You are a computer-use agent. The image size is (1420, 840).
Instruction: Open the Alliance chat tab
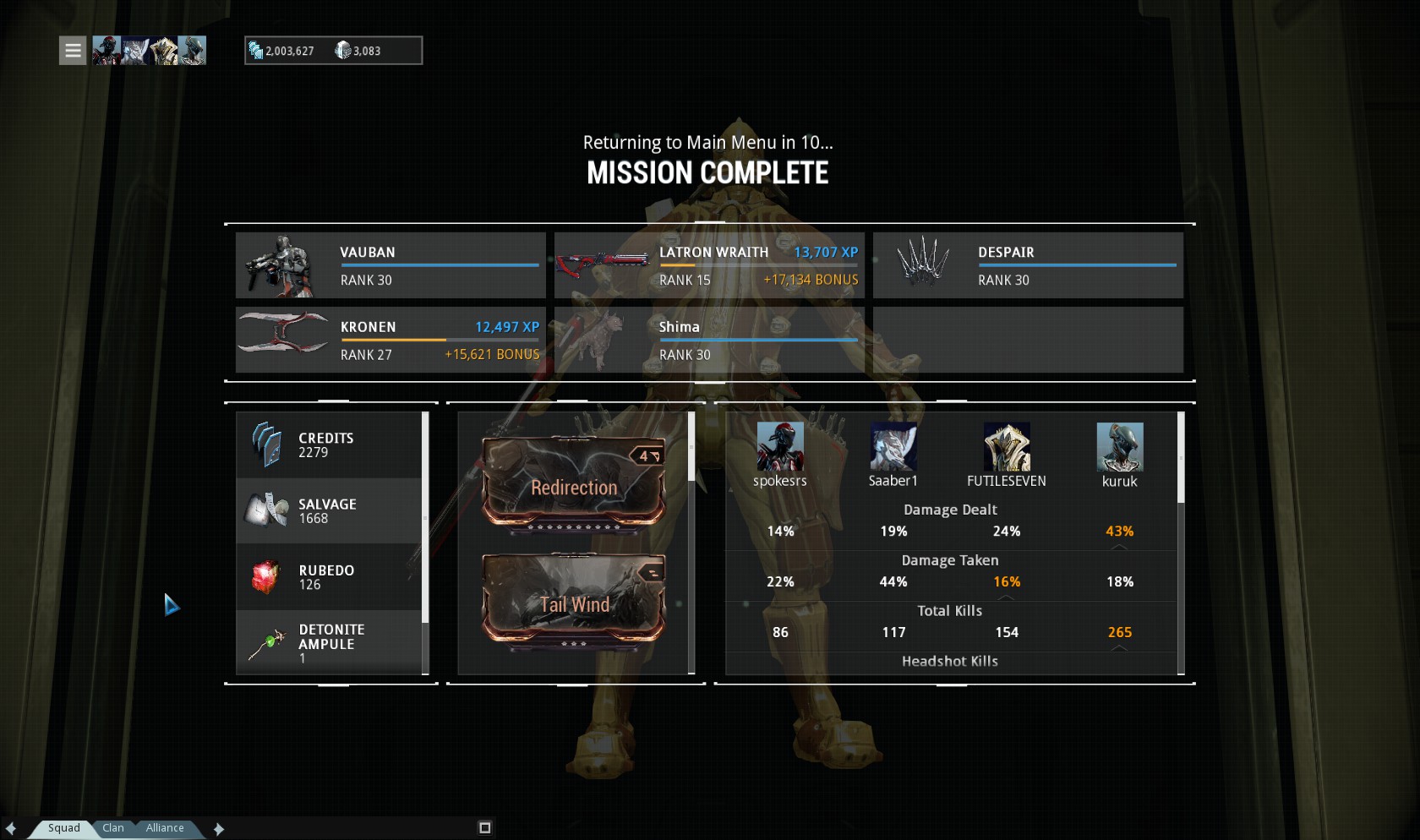[x=165, y=828]
